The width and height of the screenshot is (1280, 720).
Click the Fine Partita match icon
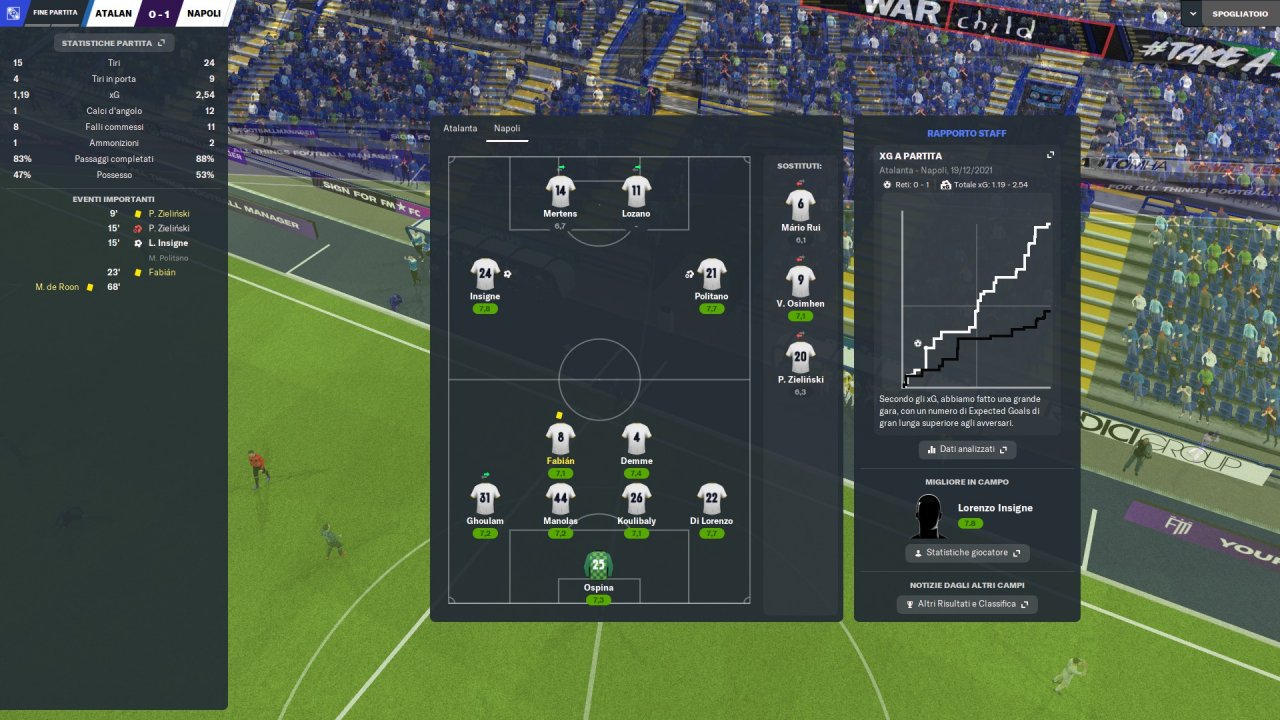point(12,13)
